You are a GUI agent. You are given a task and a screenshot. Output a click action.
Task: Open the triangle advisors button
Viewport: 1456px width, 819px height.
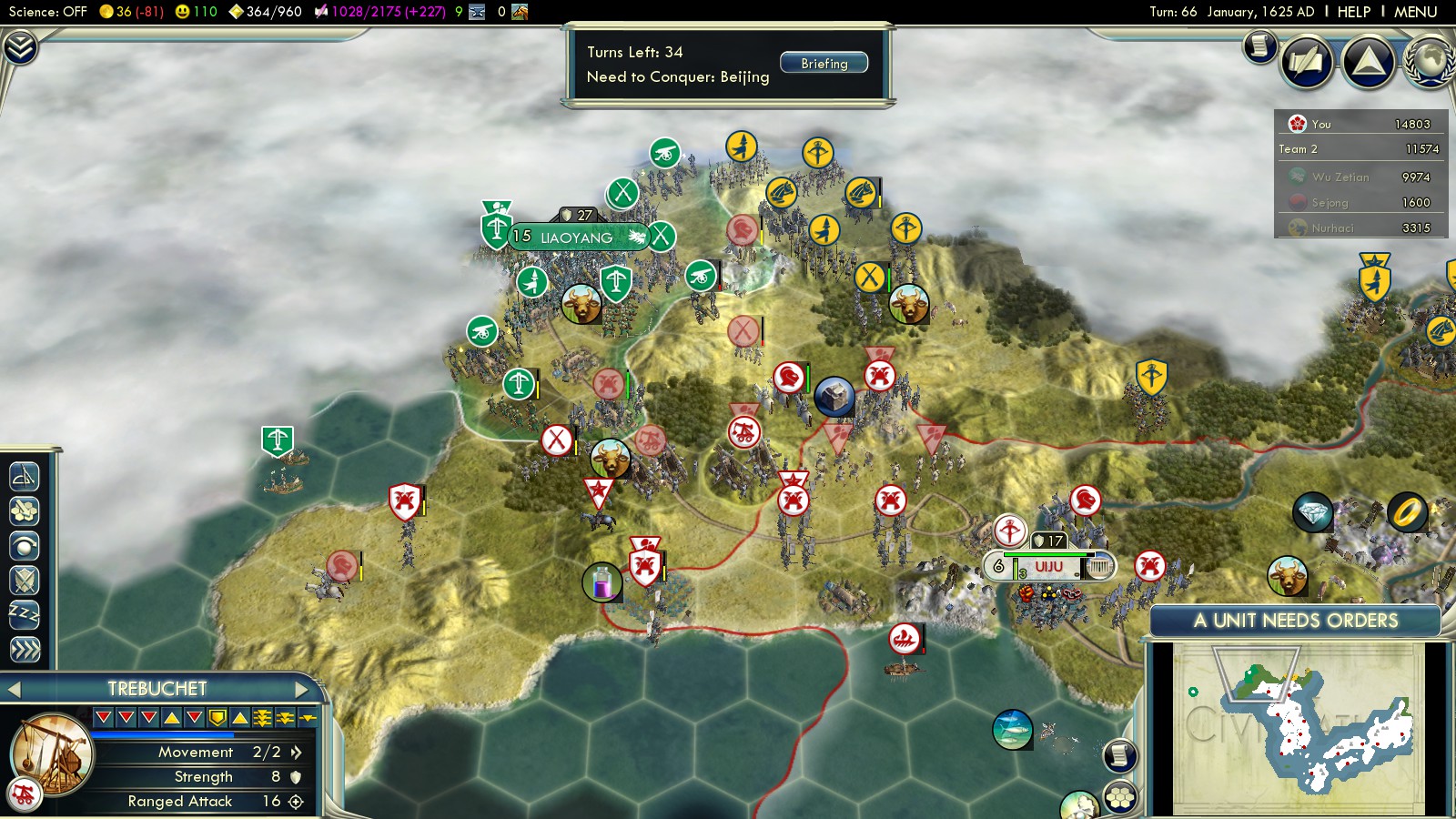(1368, 62)
